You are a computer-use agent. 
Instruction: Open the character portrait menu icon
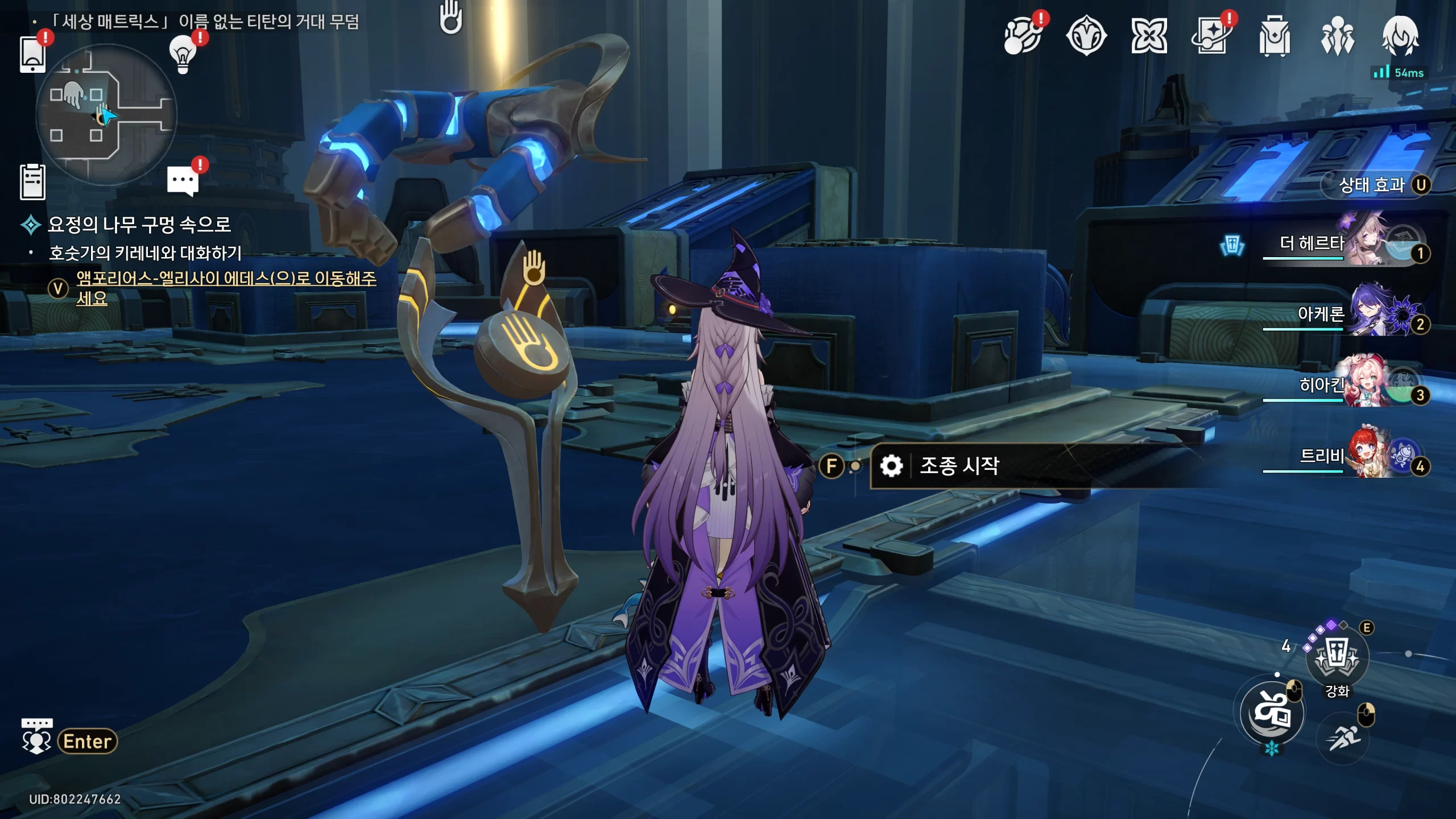1400,36
